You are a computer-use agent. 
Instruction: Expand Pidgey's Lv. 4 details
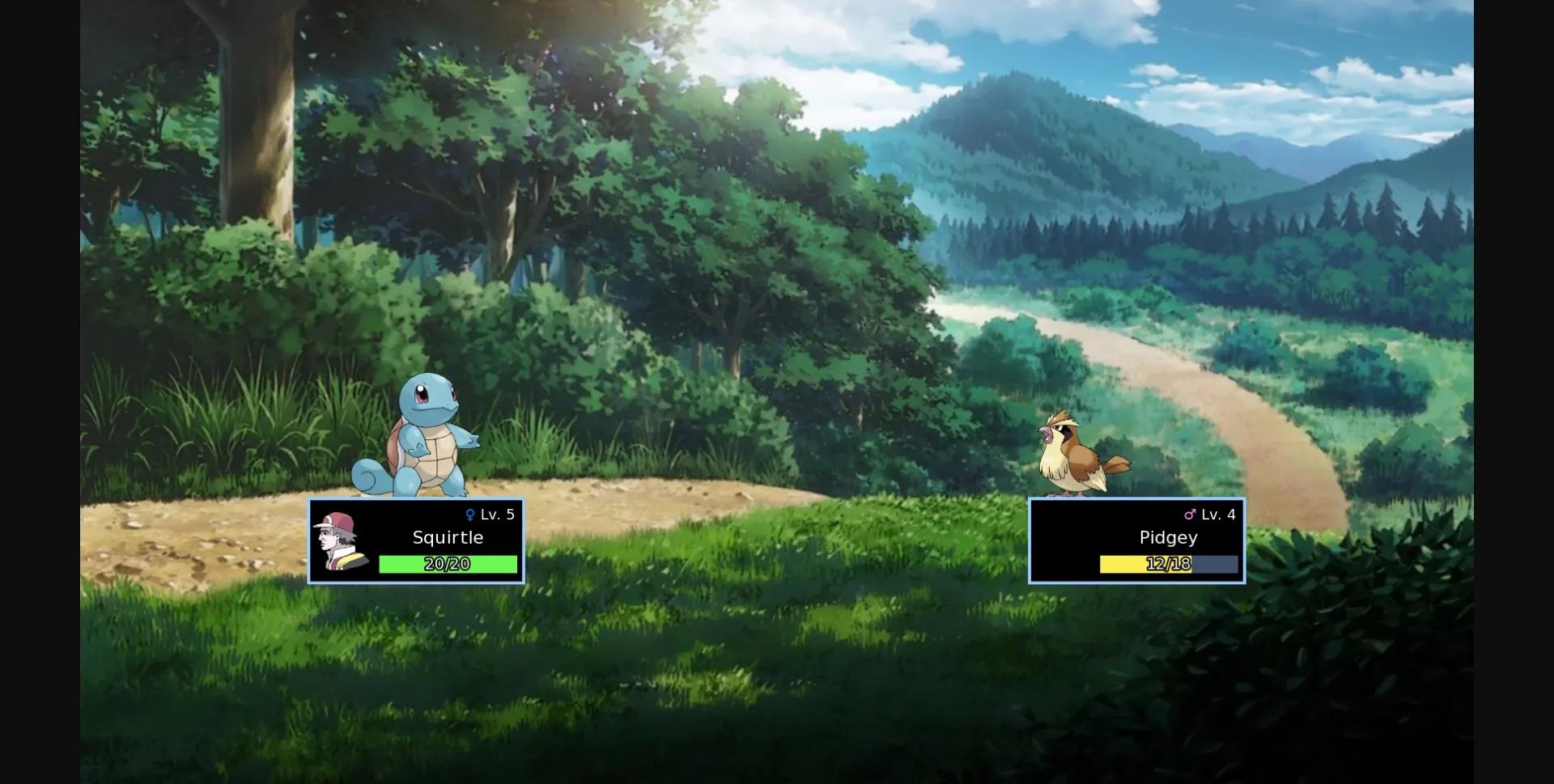click(1218, 515)
